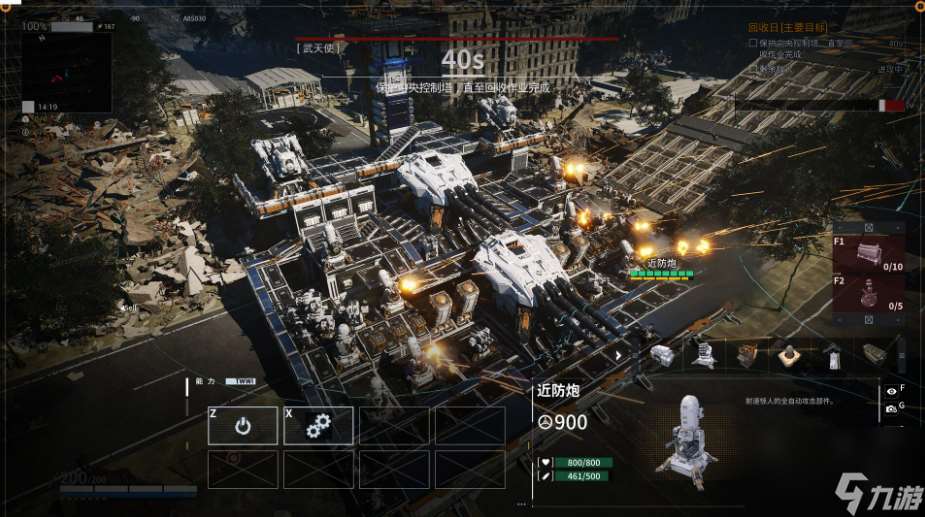This screenshot has height=517, width=925.
Task: Activate the power button ability slot
Action: tap(243, 426)
